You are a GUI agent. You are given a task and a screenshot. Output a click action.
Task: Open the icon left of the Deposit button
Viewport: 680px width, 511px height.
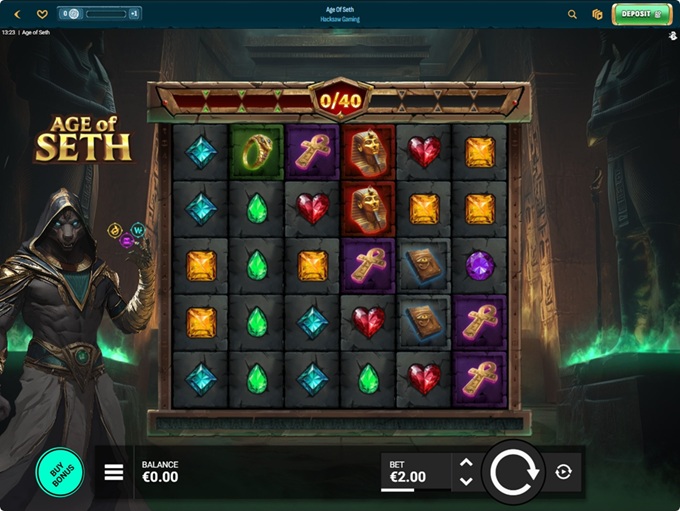pyautogui.click(x=597, y=14)
